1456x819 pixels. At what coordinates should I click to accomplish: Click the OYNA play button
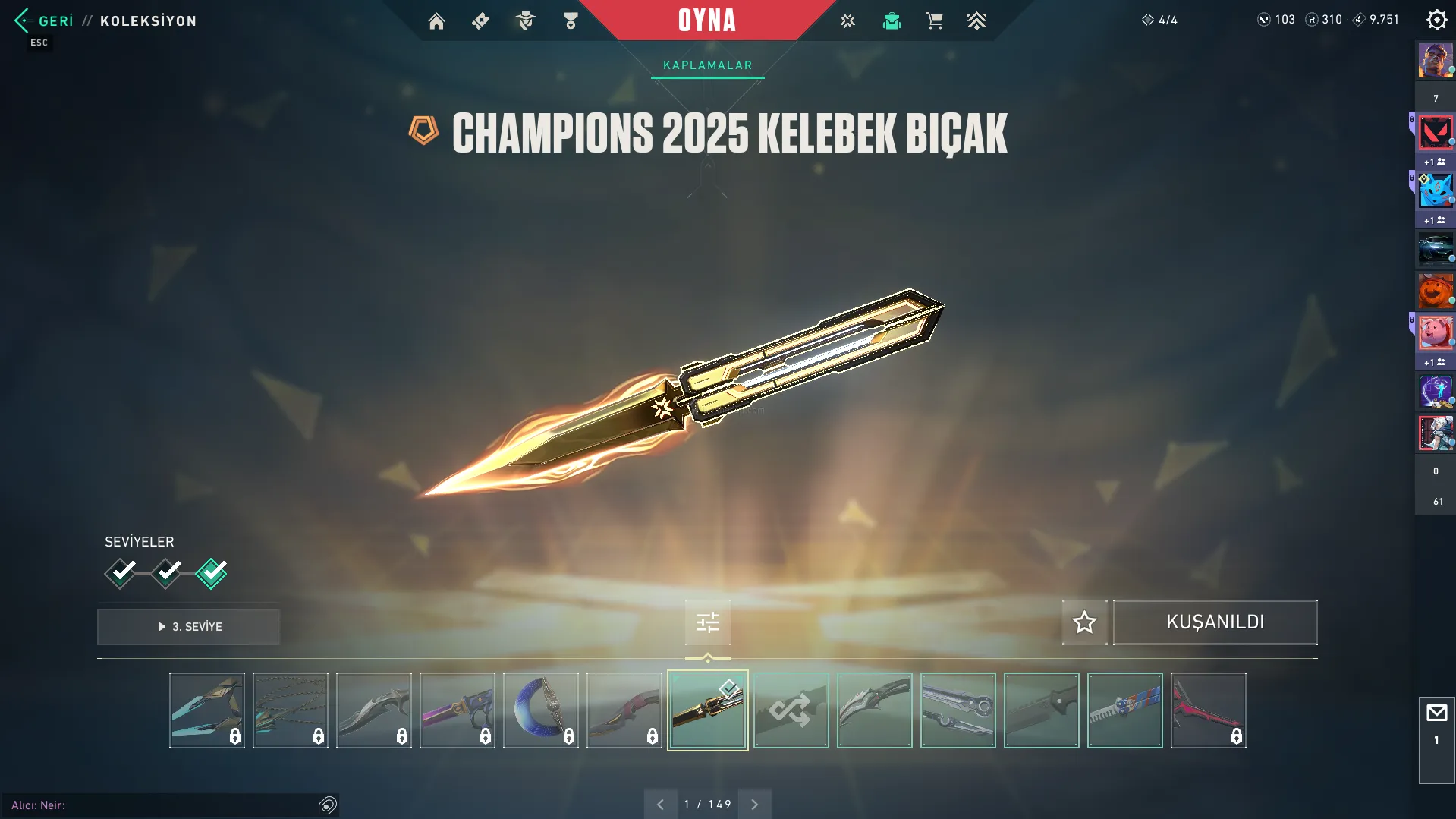click(x=707, y=20)
